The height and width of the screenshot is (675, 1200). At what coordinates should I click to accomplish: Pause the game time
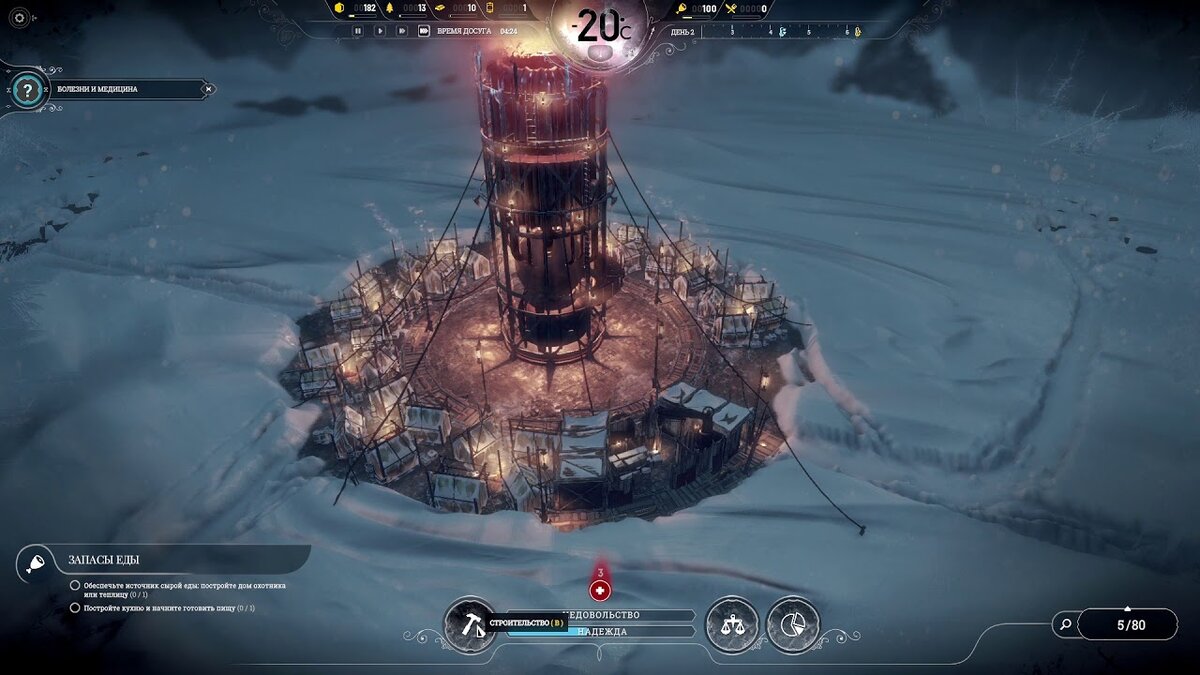[358, 31]
